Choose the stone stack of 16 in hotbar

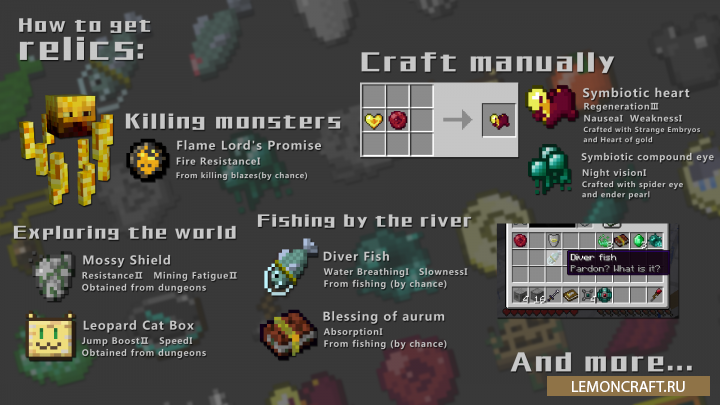point(539,294)
